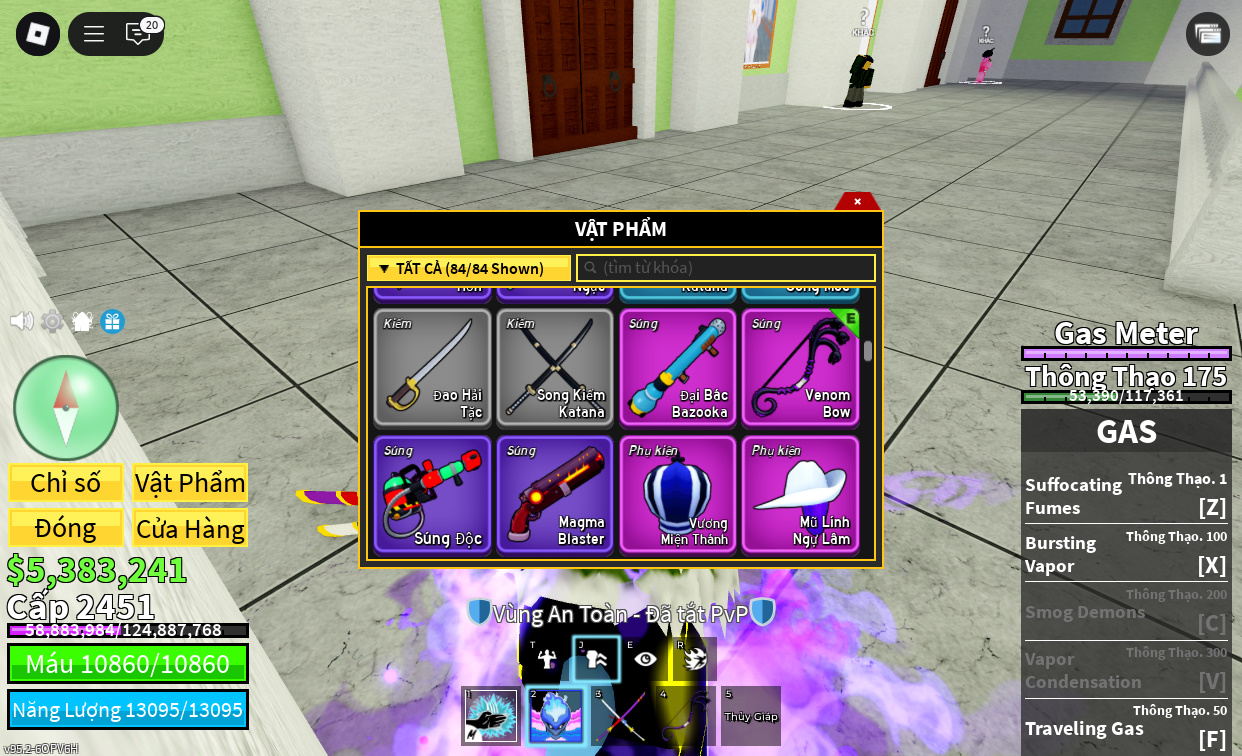Toggle the sound speaker icon

pyautogui.click(x=21, y=321)
